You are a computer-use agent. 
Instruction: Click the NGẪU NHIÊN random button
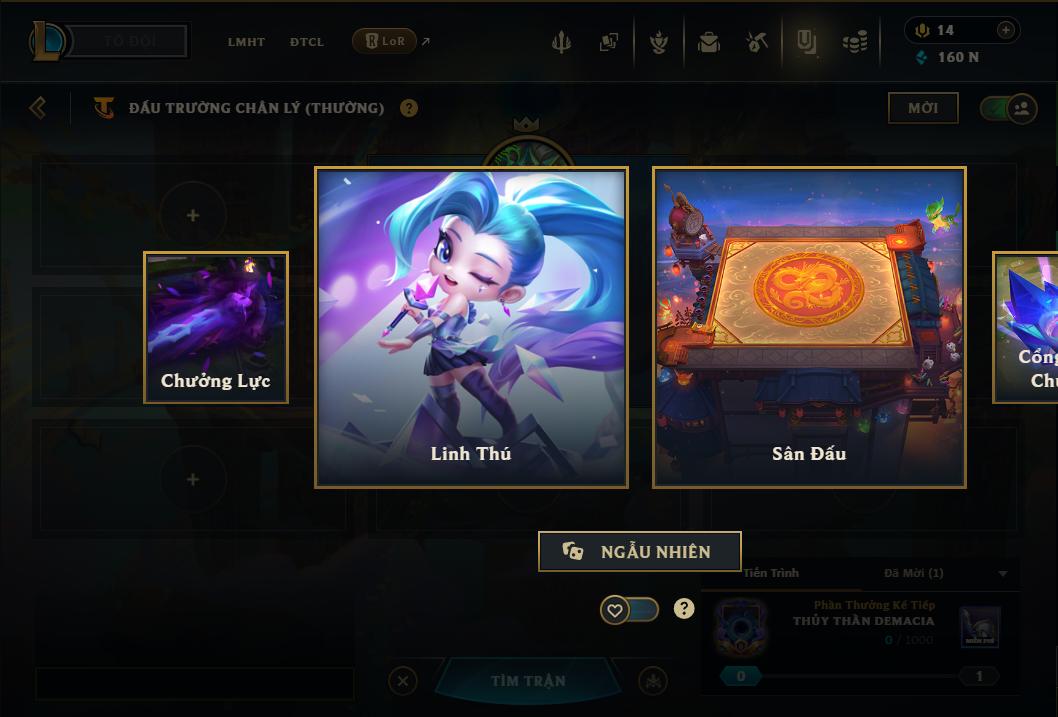639,551
